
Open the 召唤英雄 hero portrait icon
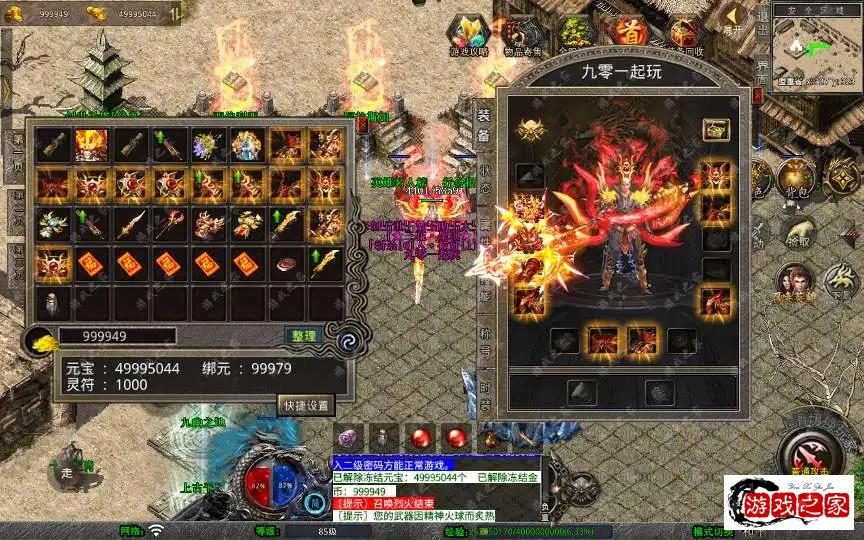point(795,281)
